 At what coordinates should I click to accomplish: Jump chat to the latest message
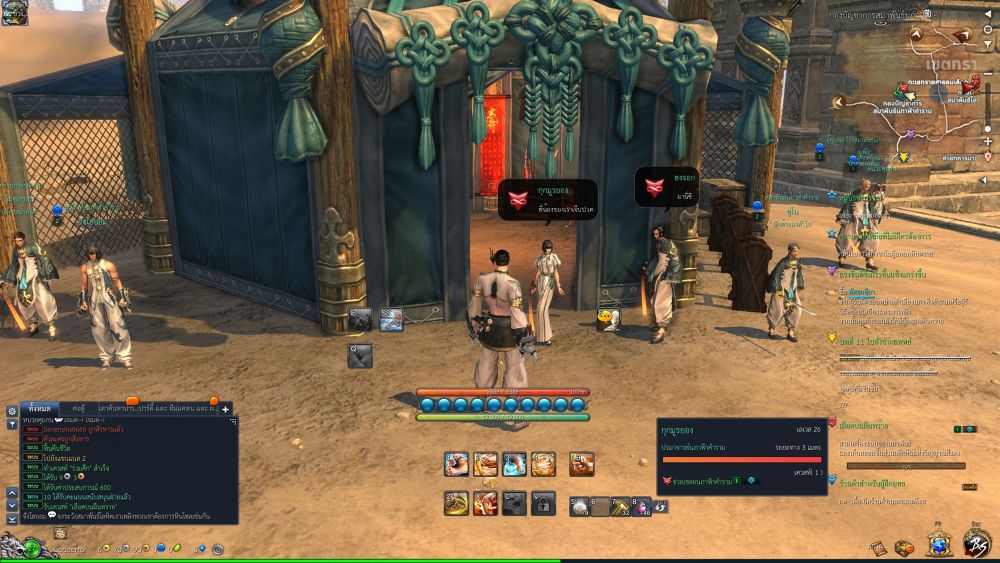pos(12,518)
